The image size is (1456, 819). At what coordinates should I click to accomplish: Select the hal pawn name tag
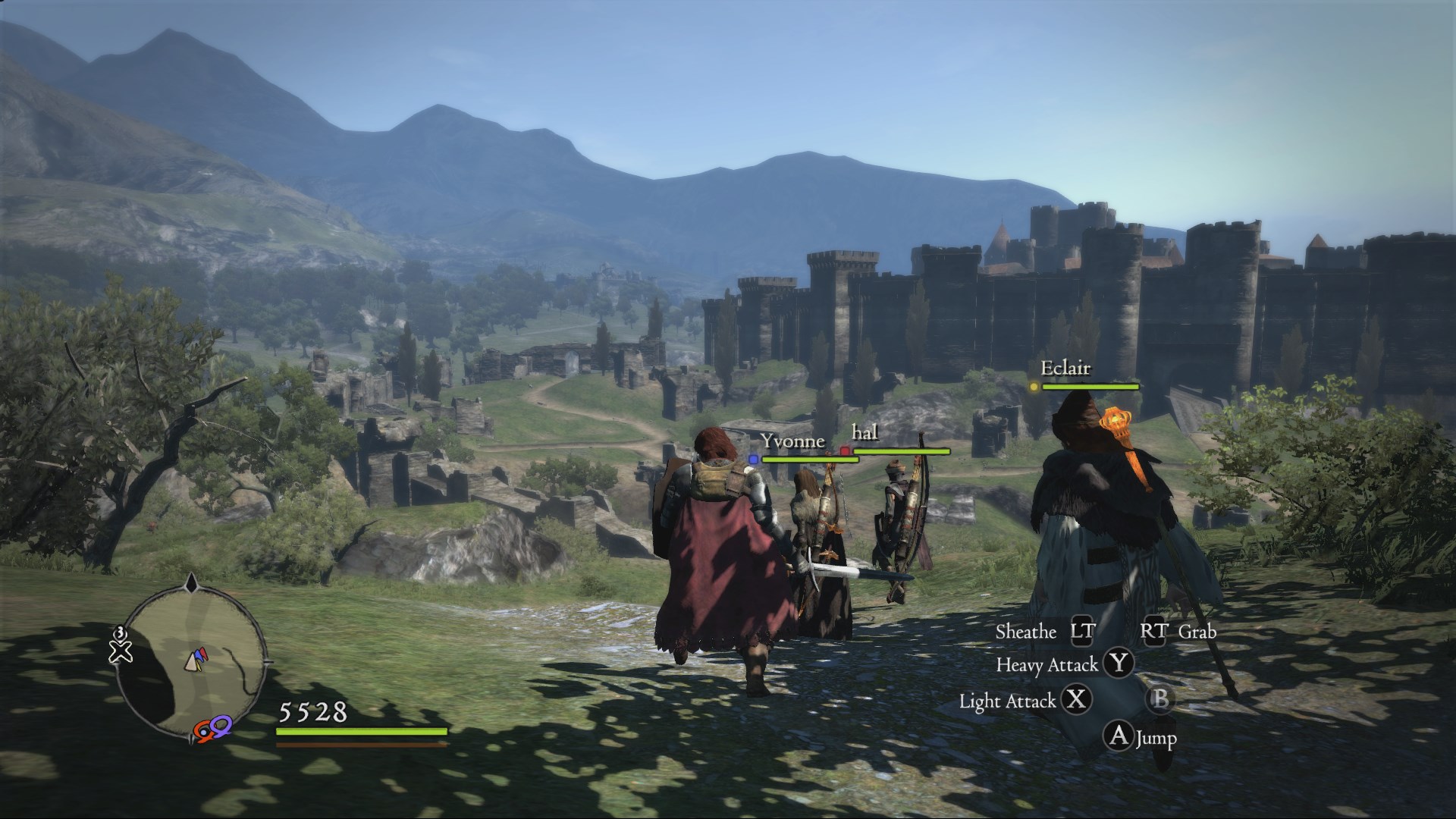pos(864,433)
